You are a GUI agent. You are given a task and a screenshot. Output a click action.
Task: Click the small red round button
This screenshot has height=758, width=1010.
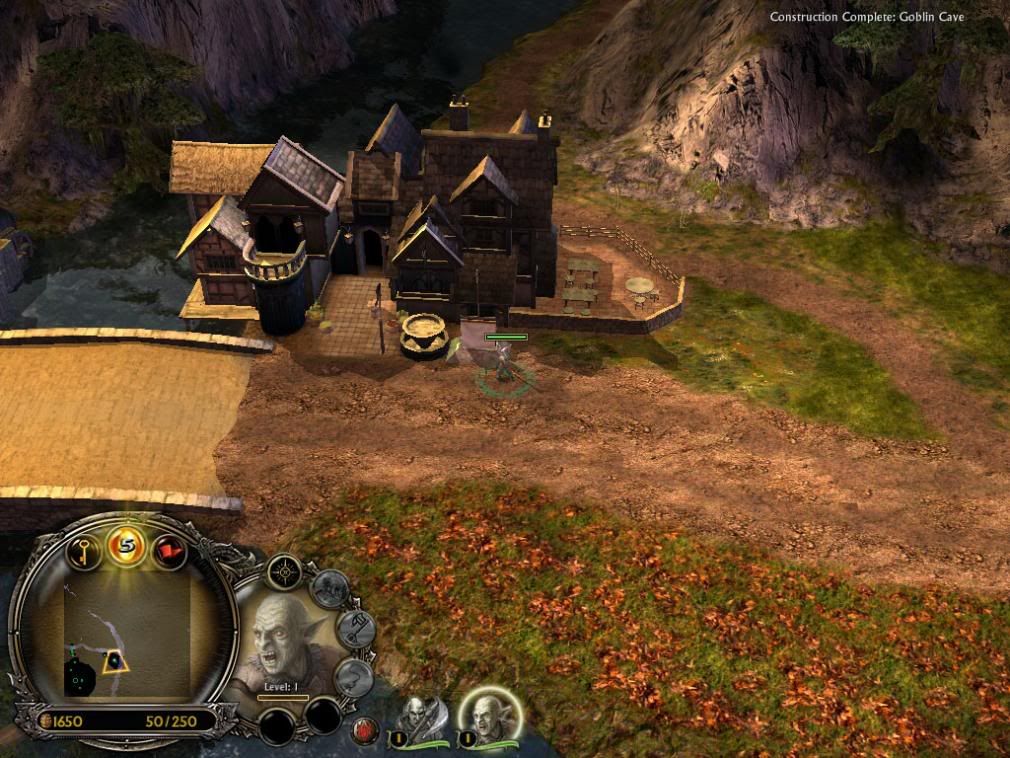coord(365,729)
